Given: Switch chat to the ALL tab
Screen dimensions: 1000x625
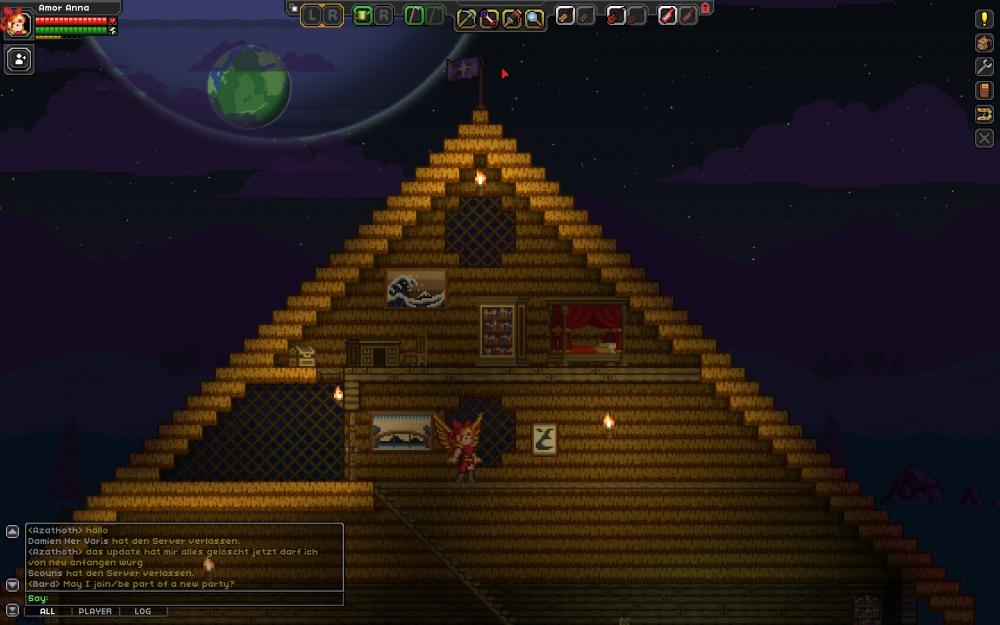Looking at the screenshot, I should (x=47, y=611).
